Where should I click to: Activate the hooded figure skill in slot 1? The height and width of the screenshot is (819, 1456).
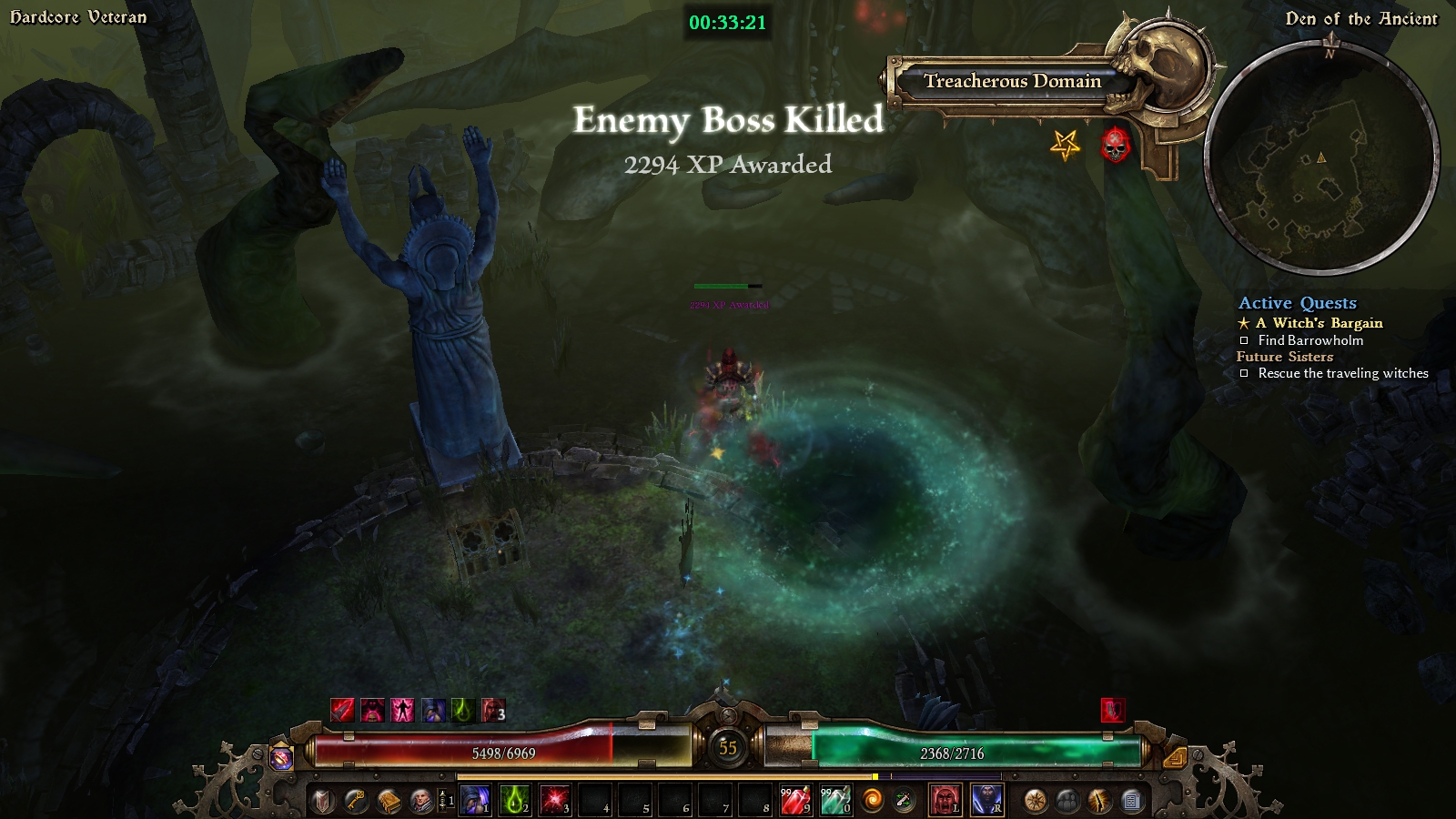(x=473, y=801)
